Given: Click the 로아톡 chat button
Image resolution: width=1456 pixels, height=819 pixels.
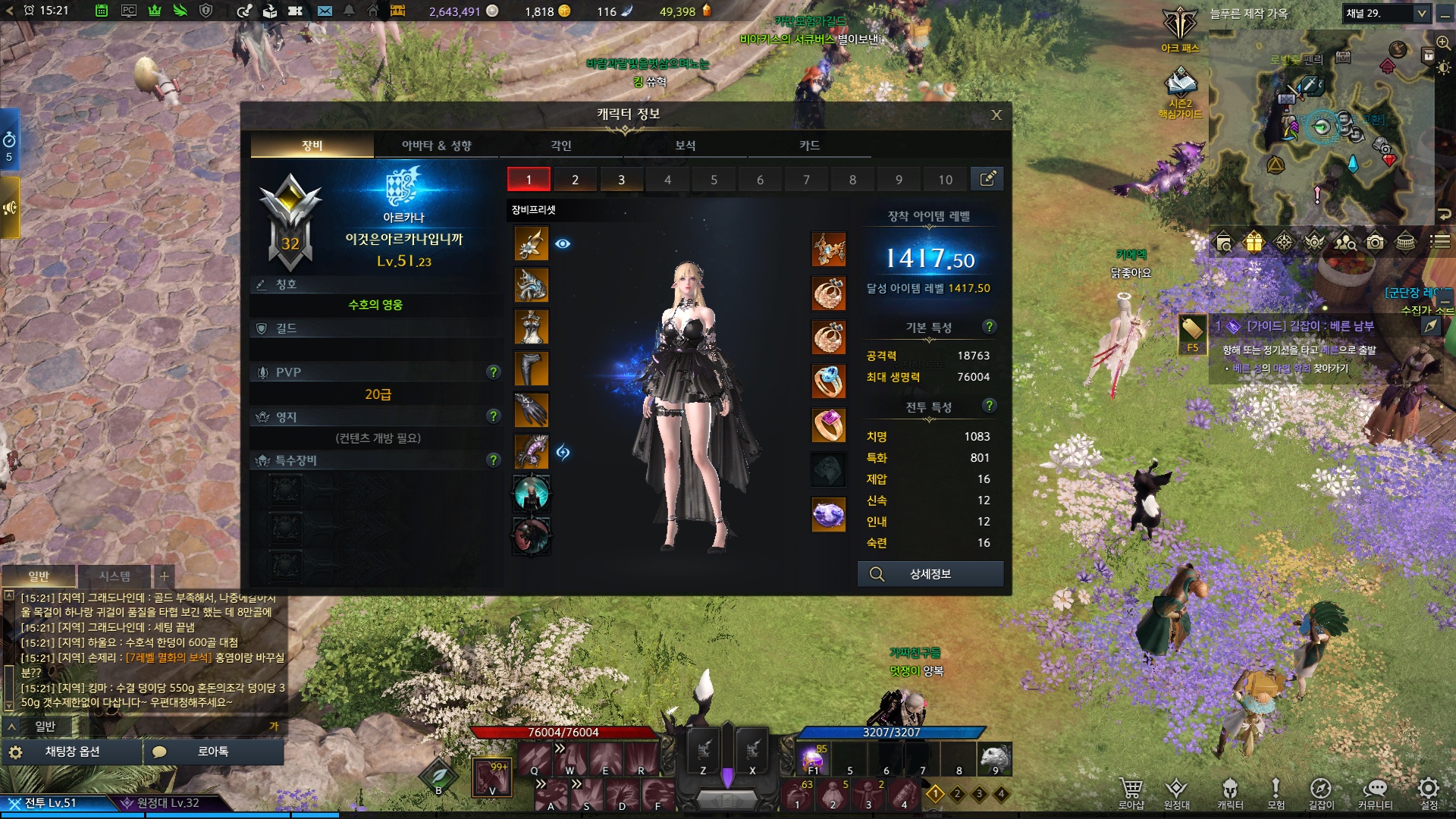Looking at the screenshot, I should (x=213, y=752).
